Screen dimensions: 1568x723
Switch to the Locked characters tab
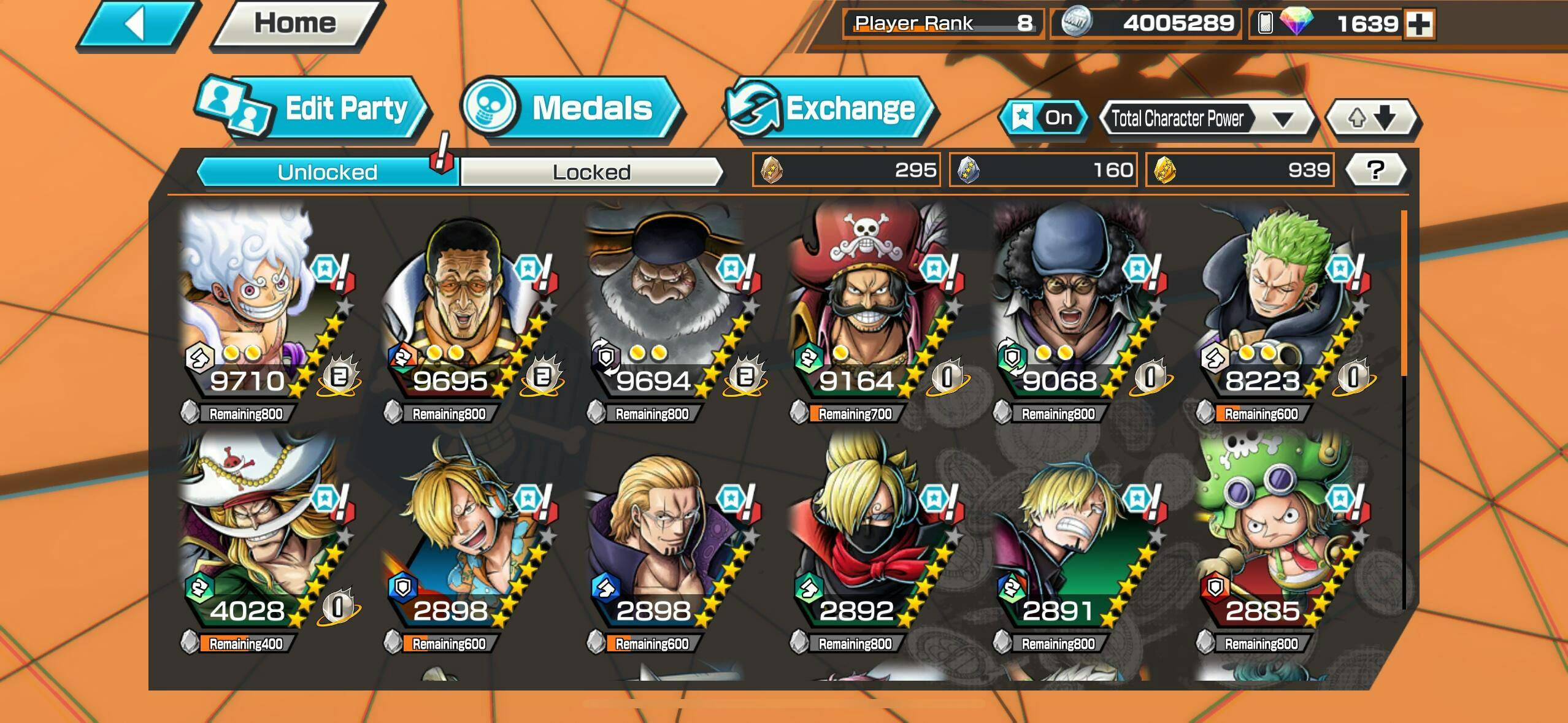[591, 172]
